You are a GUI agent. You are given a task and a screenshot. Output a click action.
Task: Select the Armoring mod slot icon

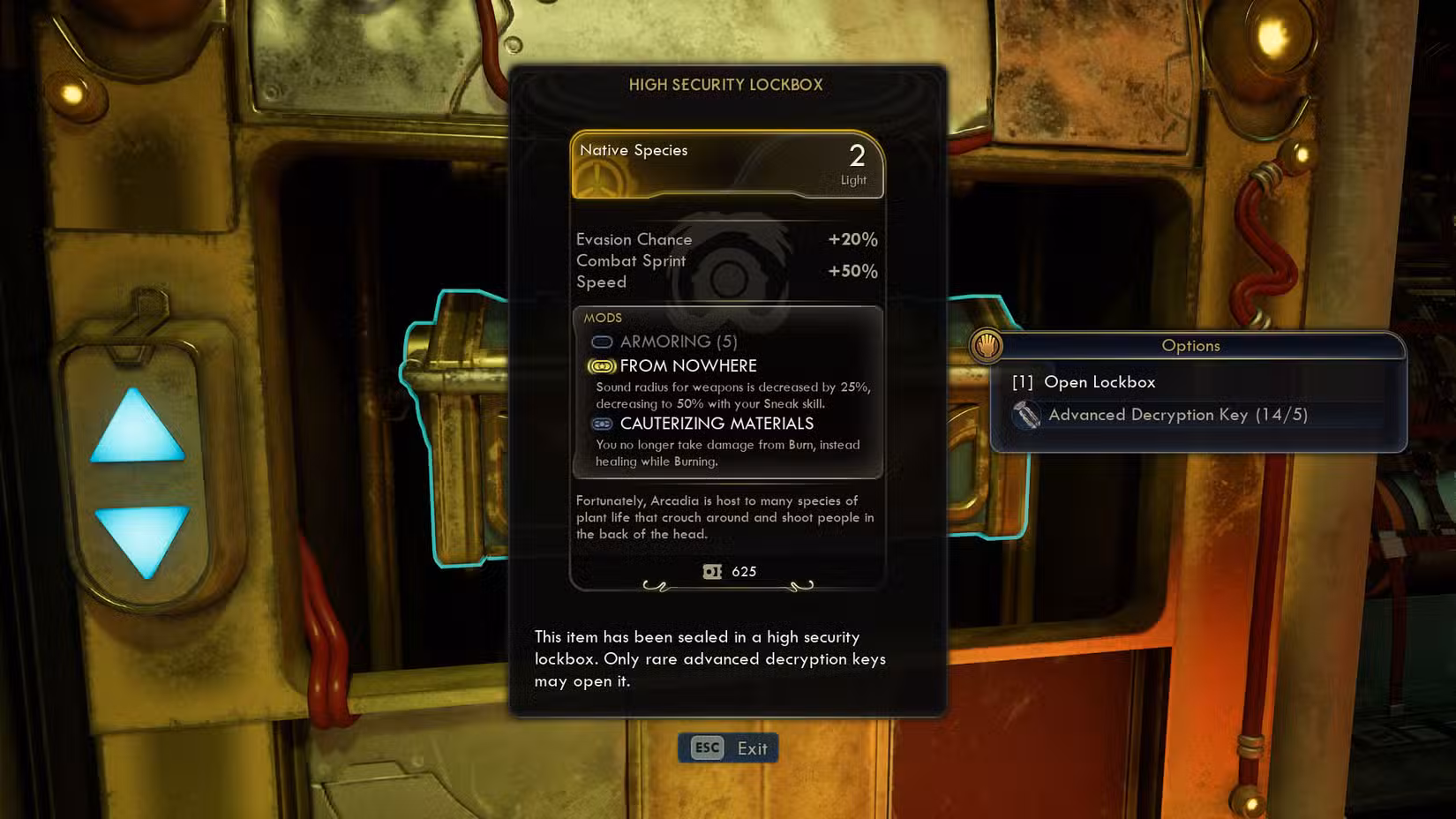[x=601, y=342]
